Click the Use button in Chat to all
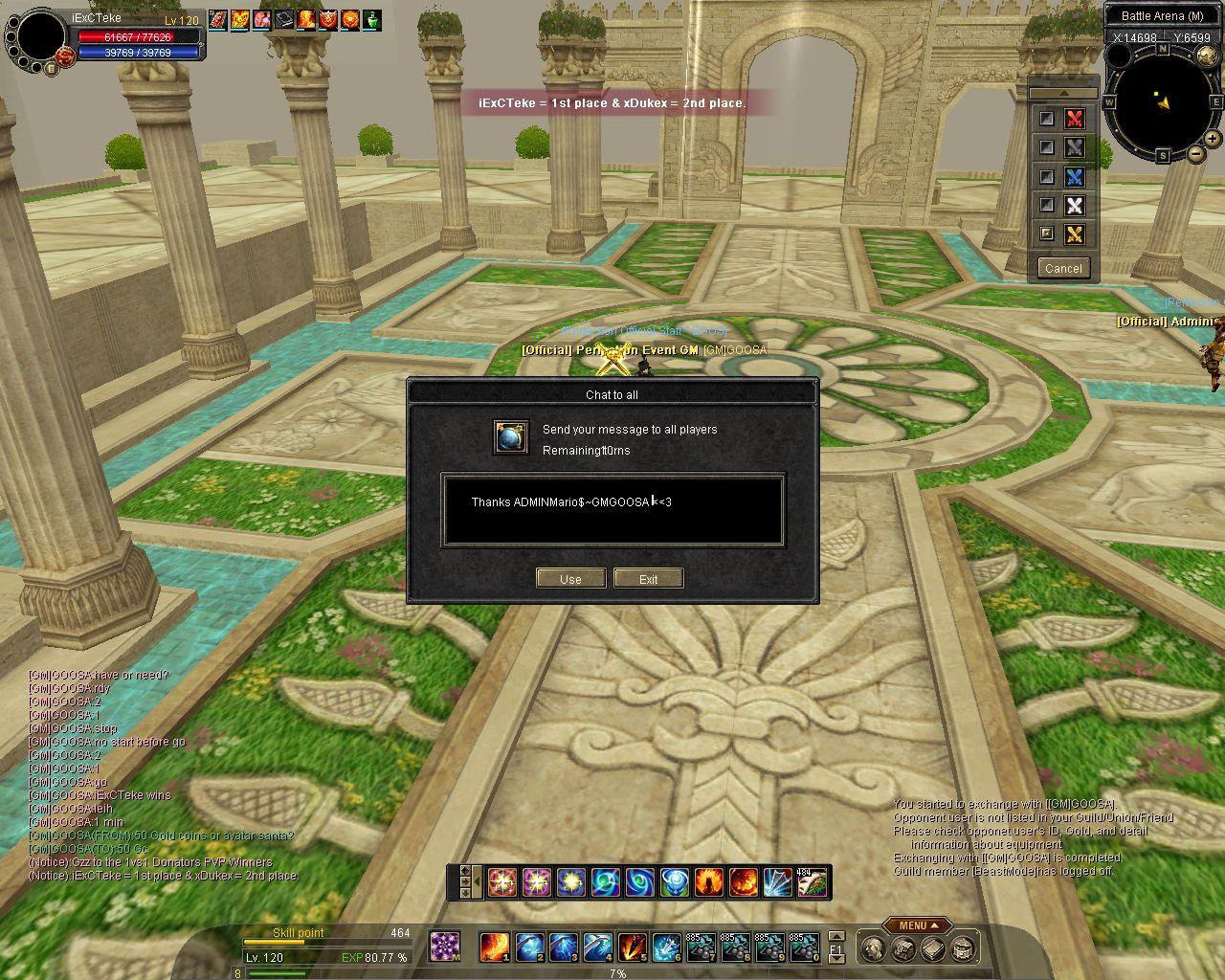Screen dimensions: 1225x980 point(570,579)
